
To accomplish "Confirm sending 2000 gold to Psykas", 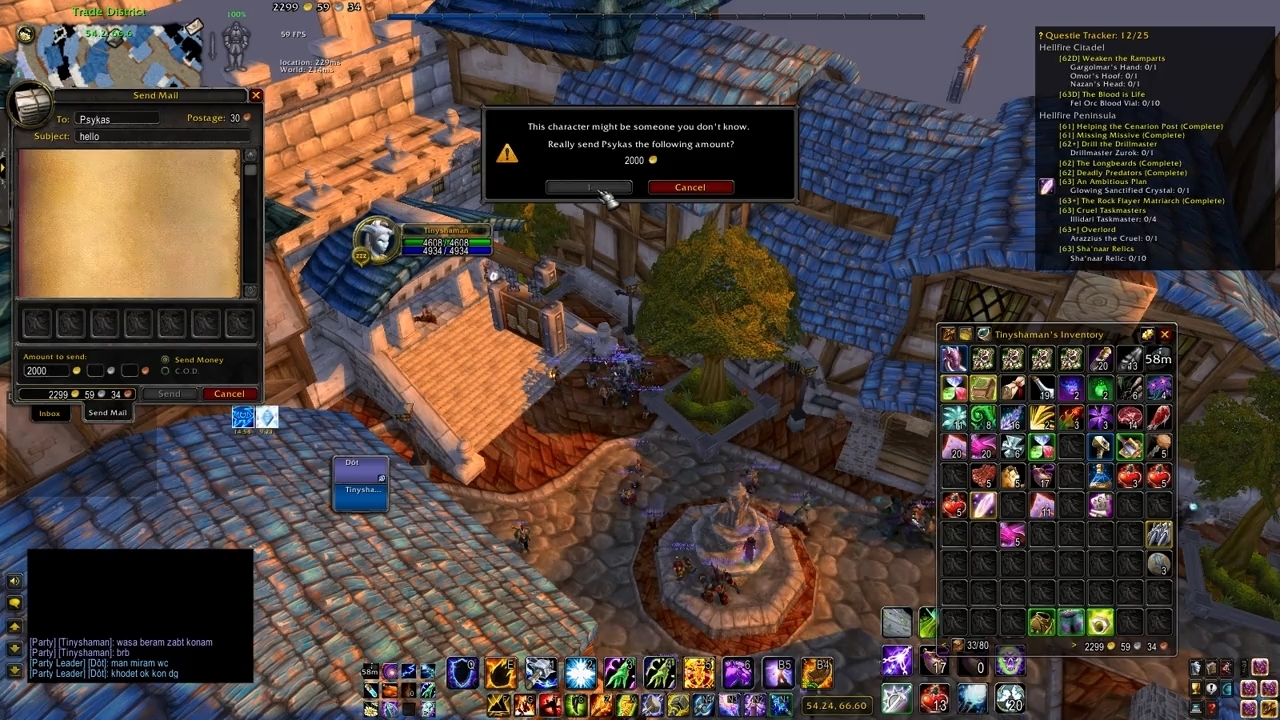I will (589, 187).
